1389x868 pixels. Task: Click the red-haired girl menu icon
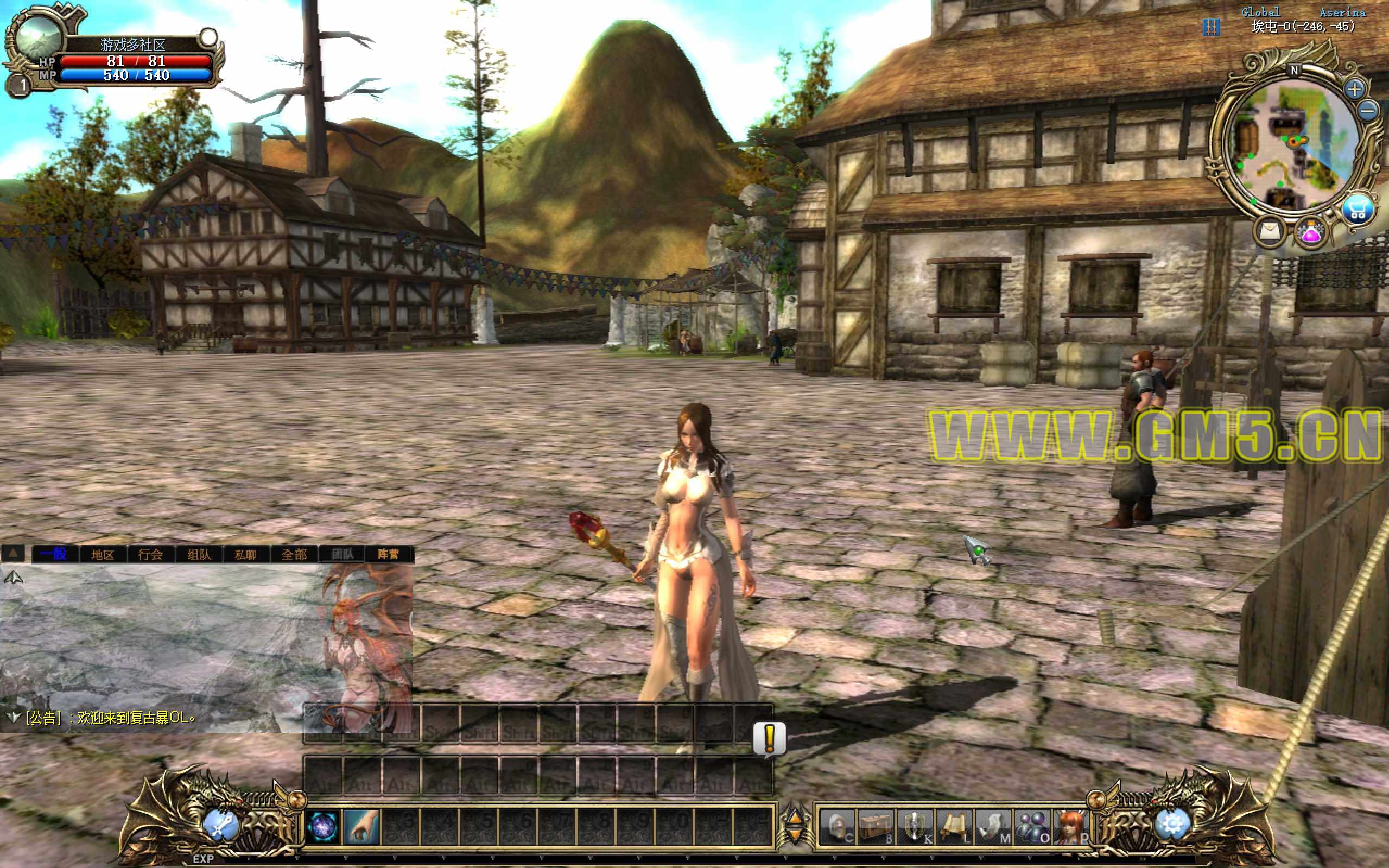click(1071, 827)
